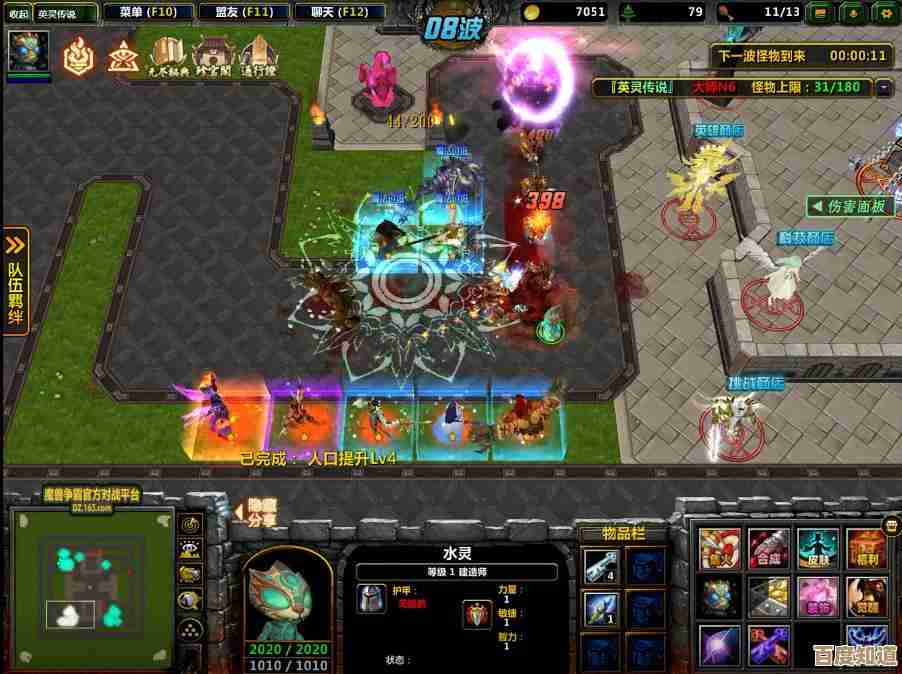Activate the 合成 combine command
902x674 pixels.
tap(768, 548)
